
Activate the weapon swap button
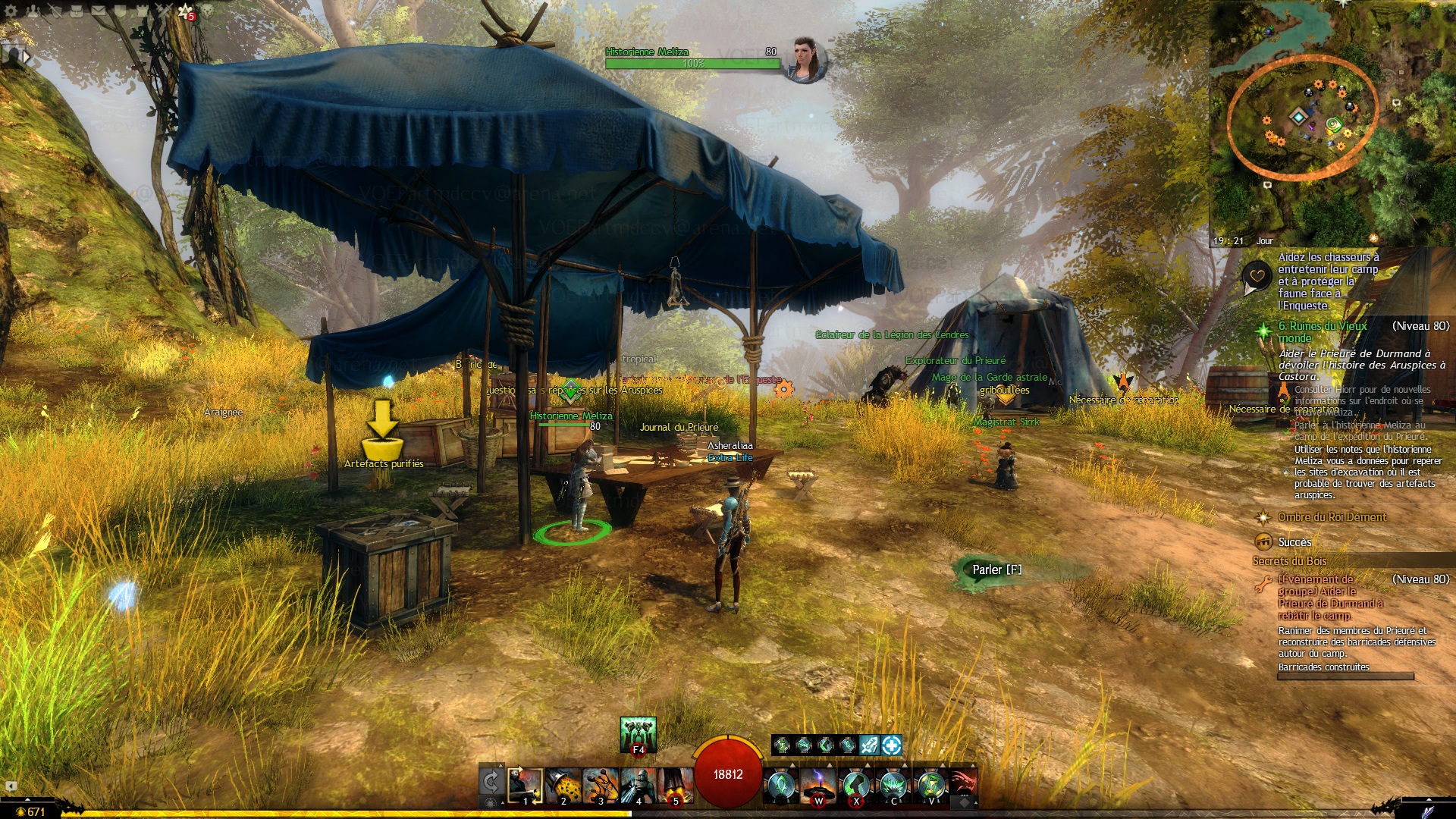click(491, 782)
